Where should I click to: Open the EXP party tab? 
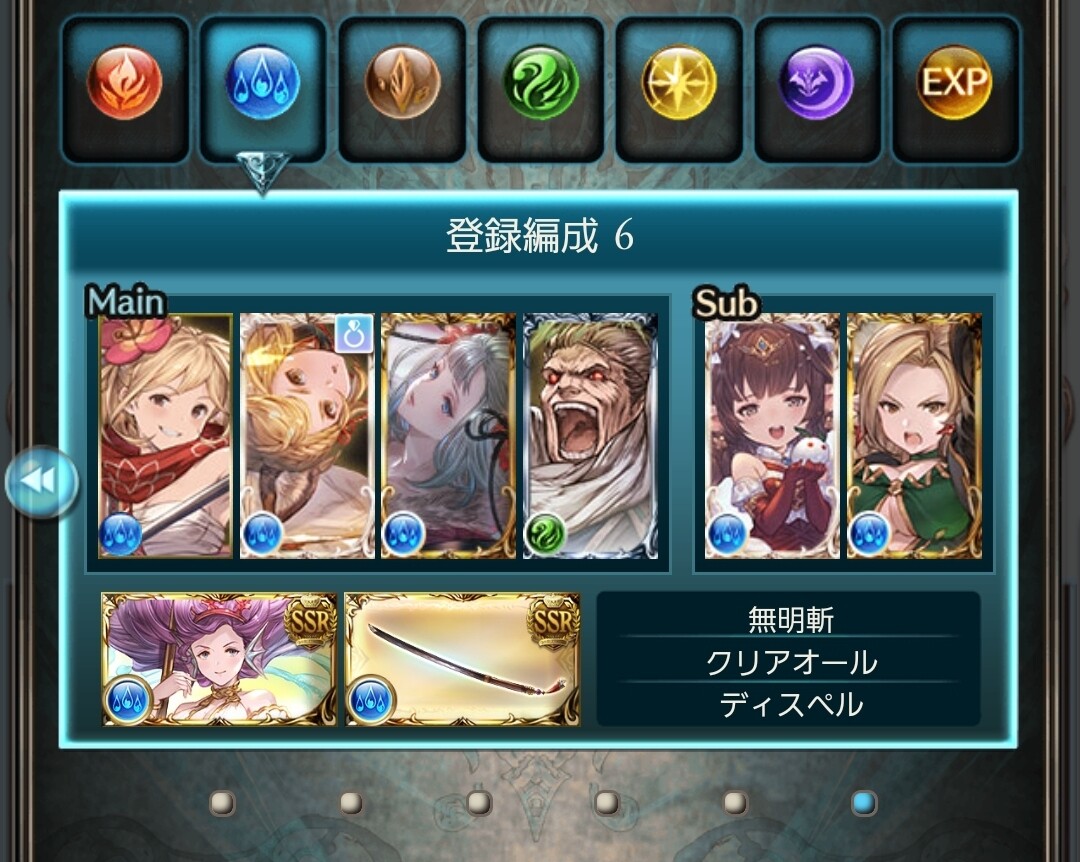point(955,82)
